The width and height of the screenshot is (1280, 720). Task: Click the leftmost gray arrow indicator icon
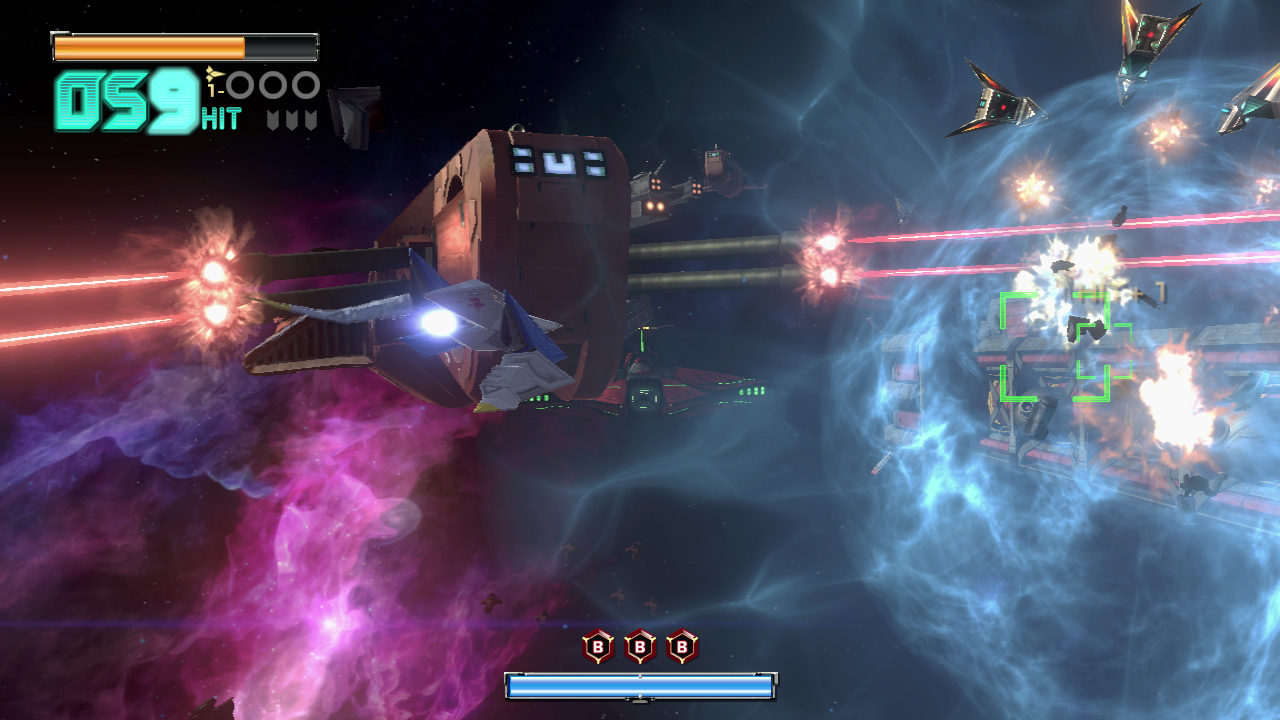[x=273, y=118]
